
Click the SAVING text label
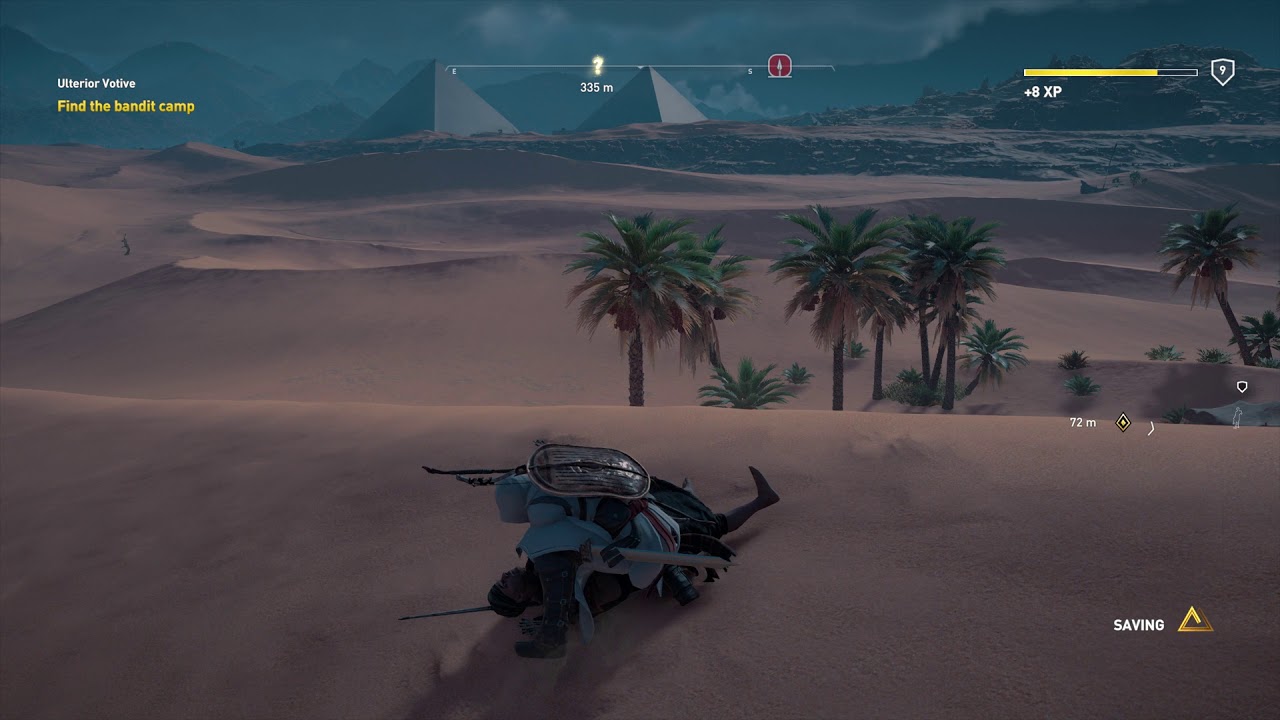1140,624
